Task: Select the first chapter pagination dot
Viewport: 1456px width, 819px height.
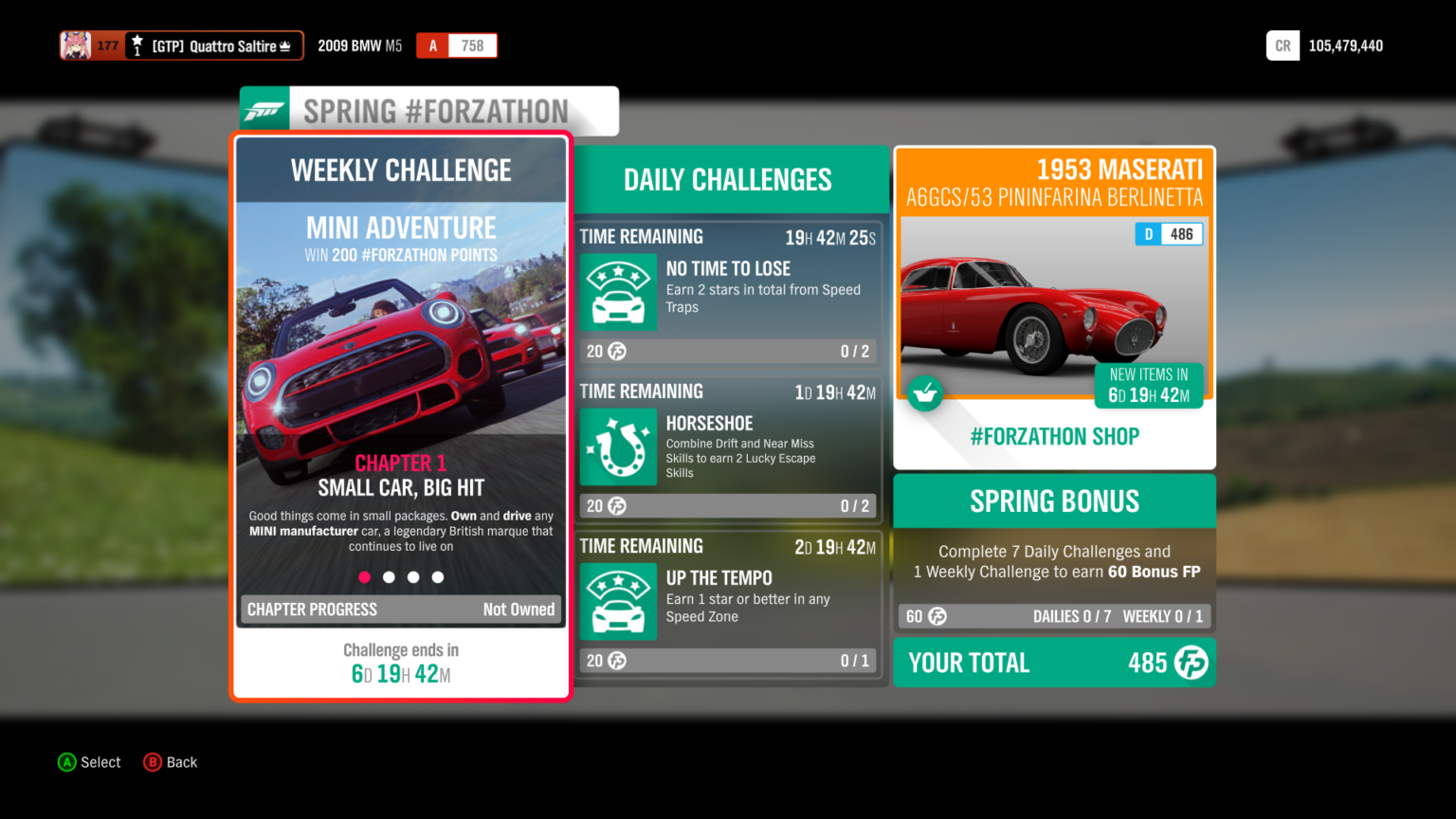Action: [364, 576]
